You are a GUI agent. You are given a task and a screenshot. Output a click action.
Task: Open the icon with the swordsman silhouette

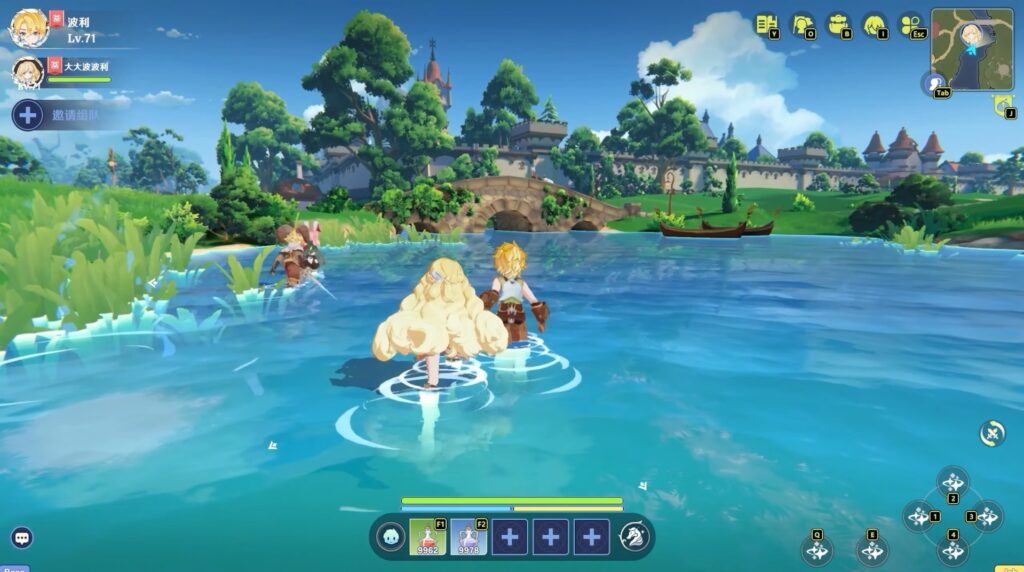[x=802, y=24]
